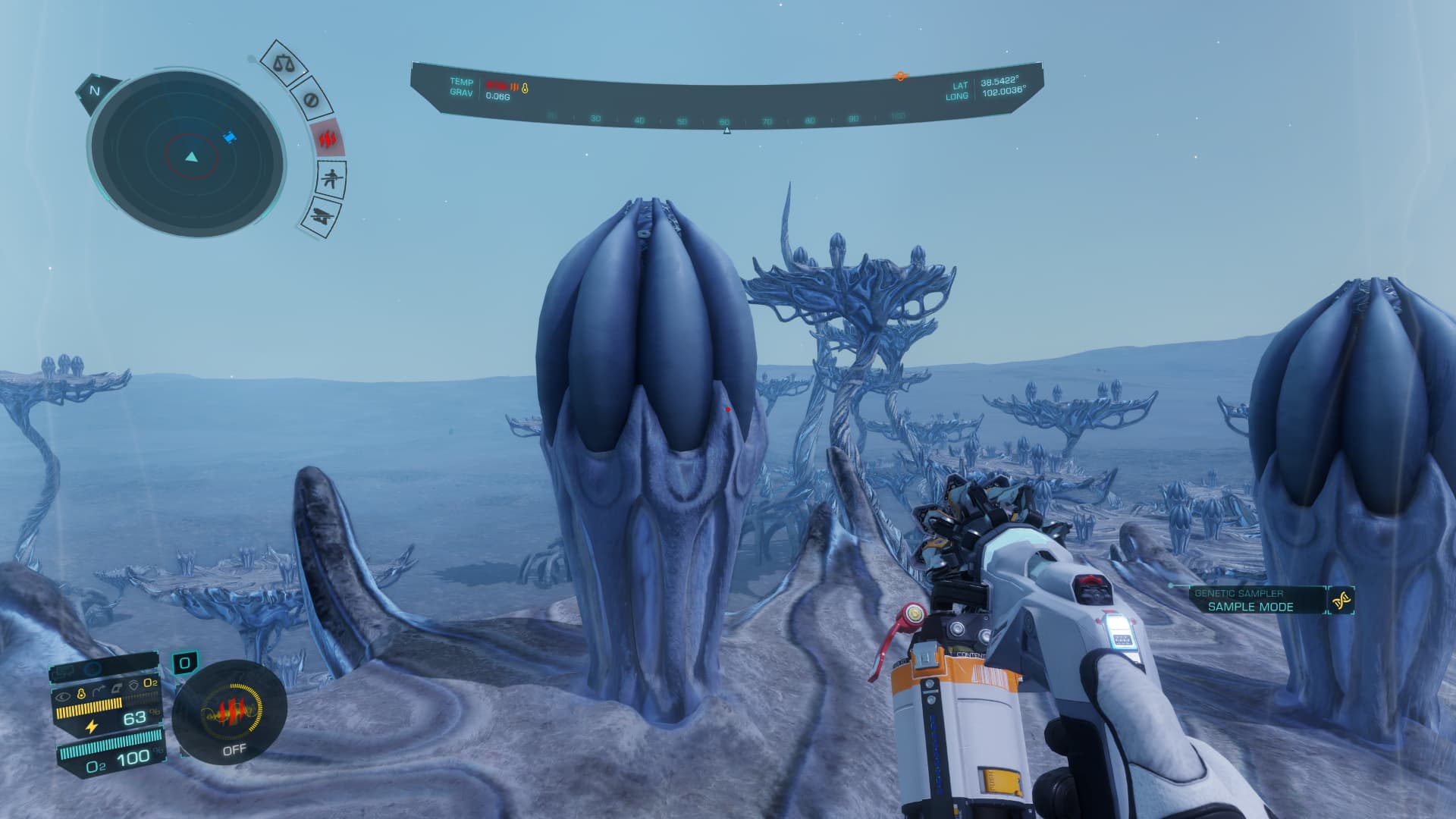Click the prohibited circle status icon

pyautogui.click(x=310, y=99)
